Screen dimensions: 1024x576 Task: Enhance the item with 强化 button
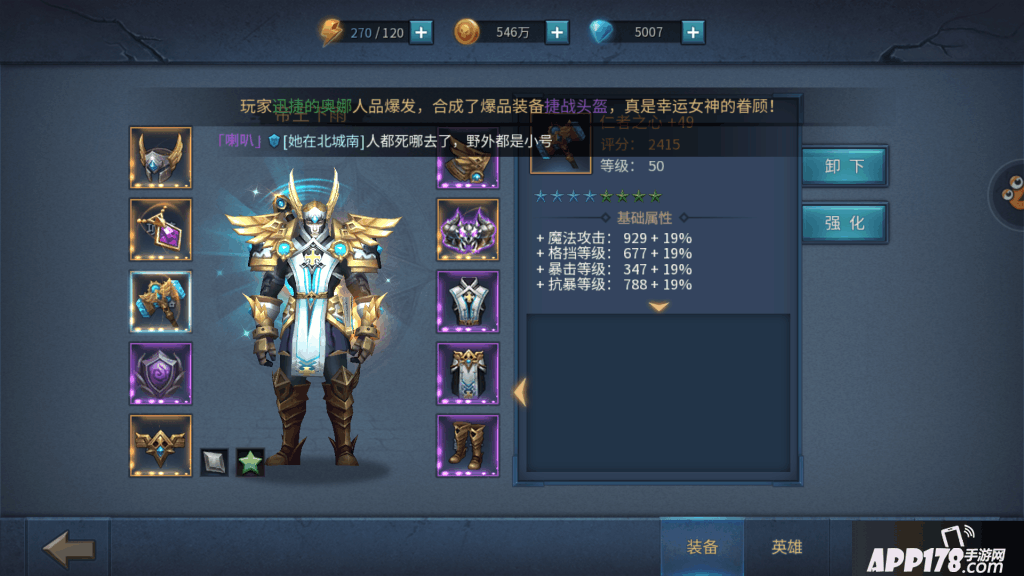844,223
